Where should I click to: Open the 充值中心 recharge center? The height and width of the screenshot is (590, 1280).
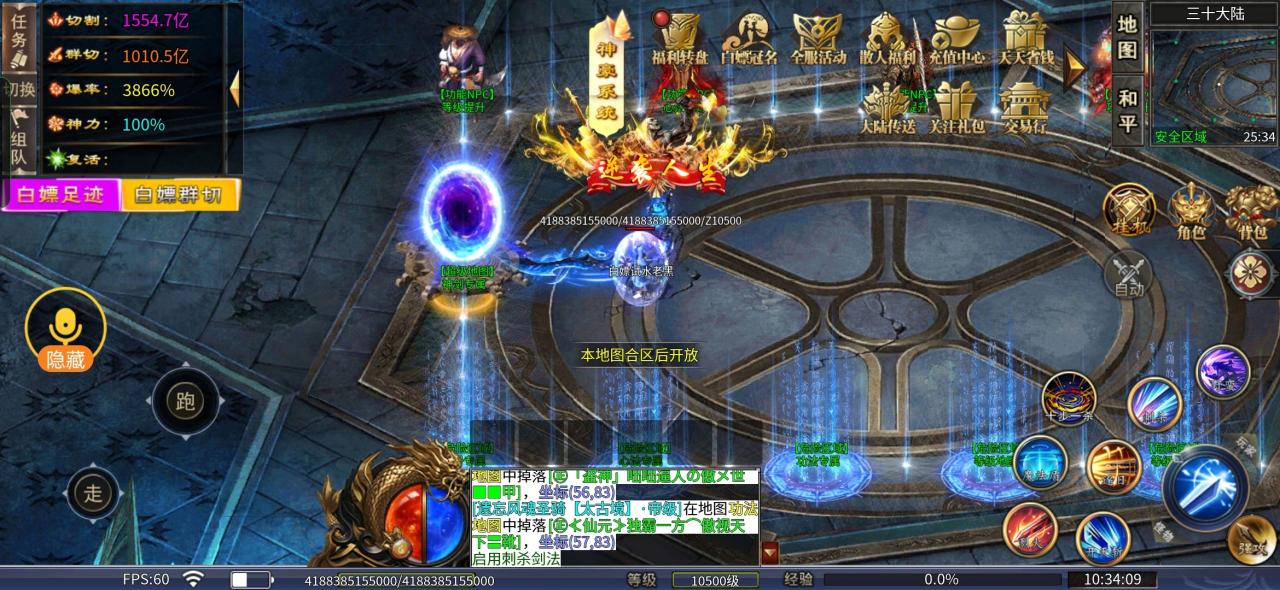click(957, 40)
